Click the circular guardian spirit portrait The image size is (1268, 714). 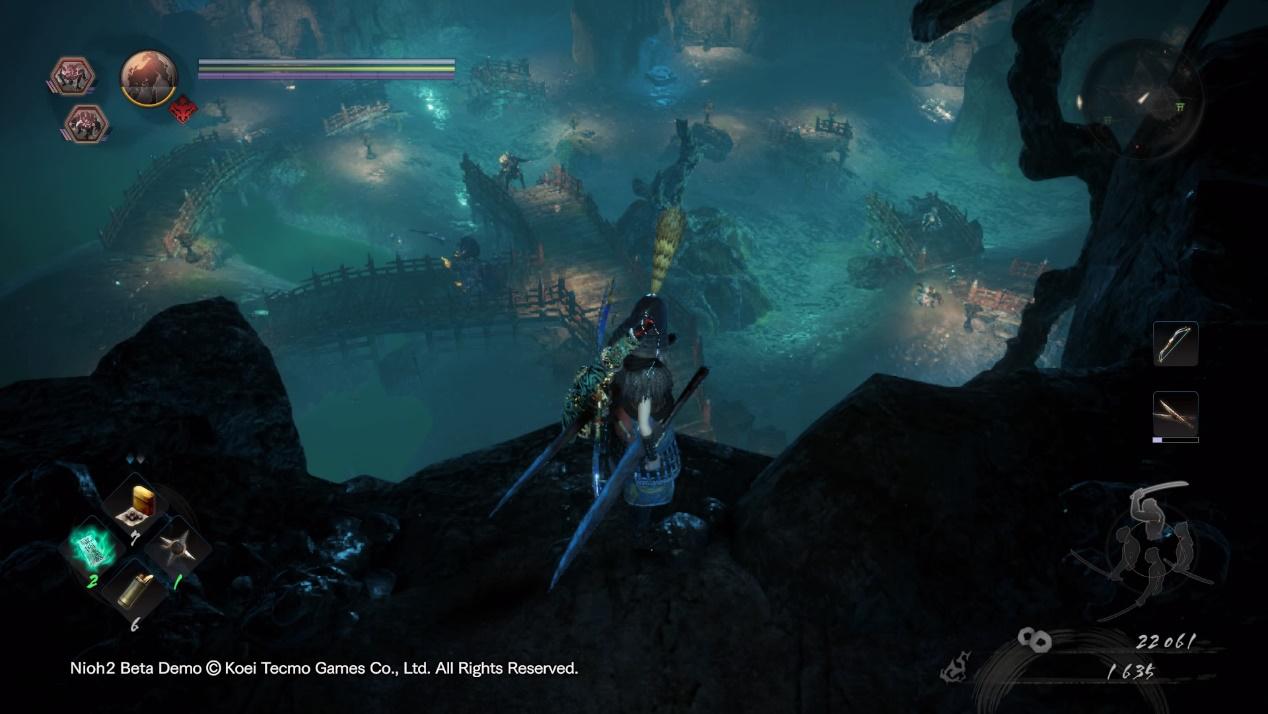pos(149,75)
